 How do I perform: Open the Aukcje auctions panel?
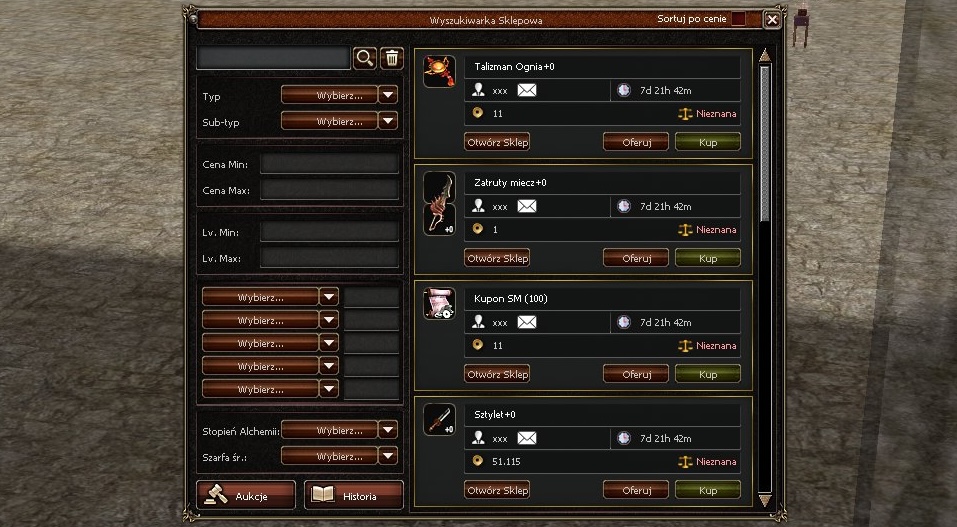(x=246, y=495)
